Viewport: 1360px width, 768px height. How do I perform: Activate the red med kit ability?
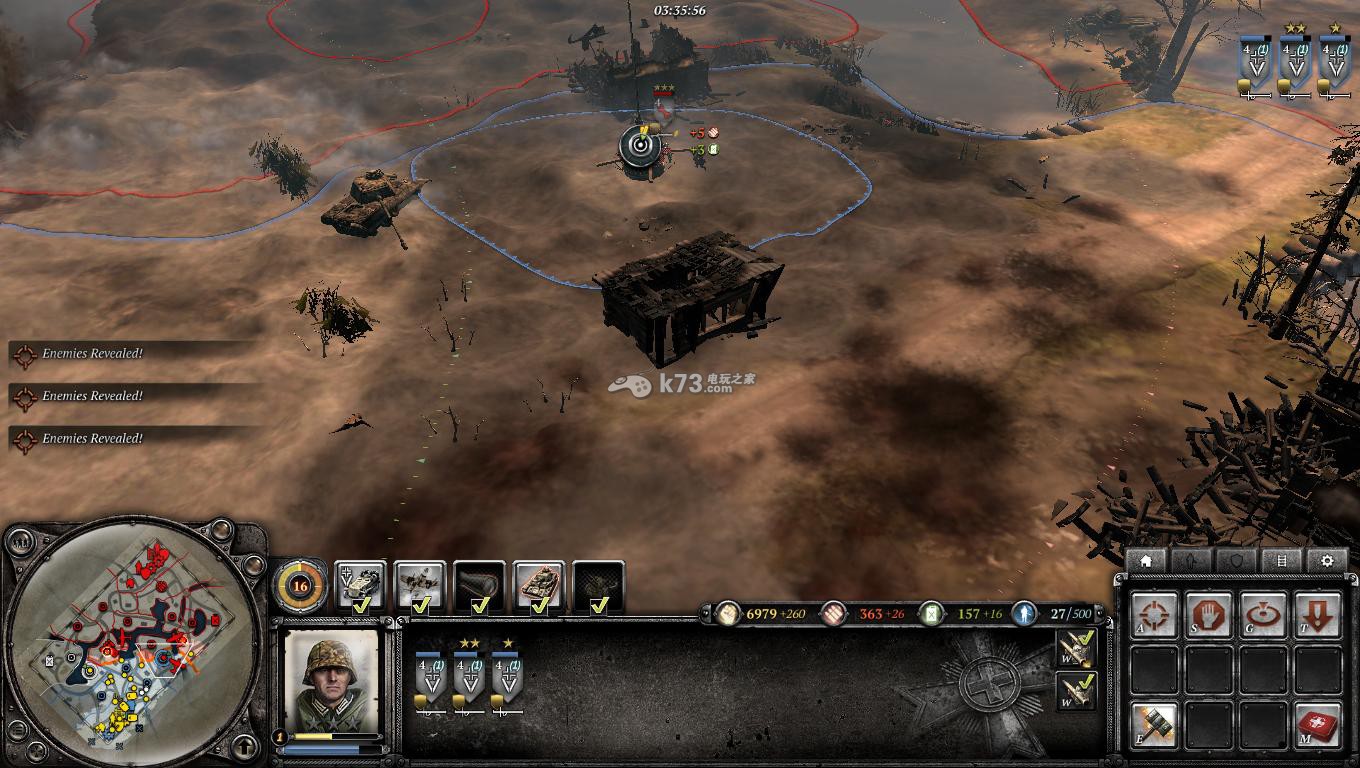[1317, 723]
